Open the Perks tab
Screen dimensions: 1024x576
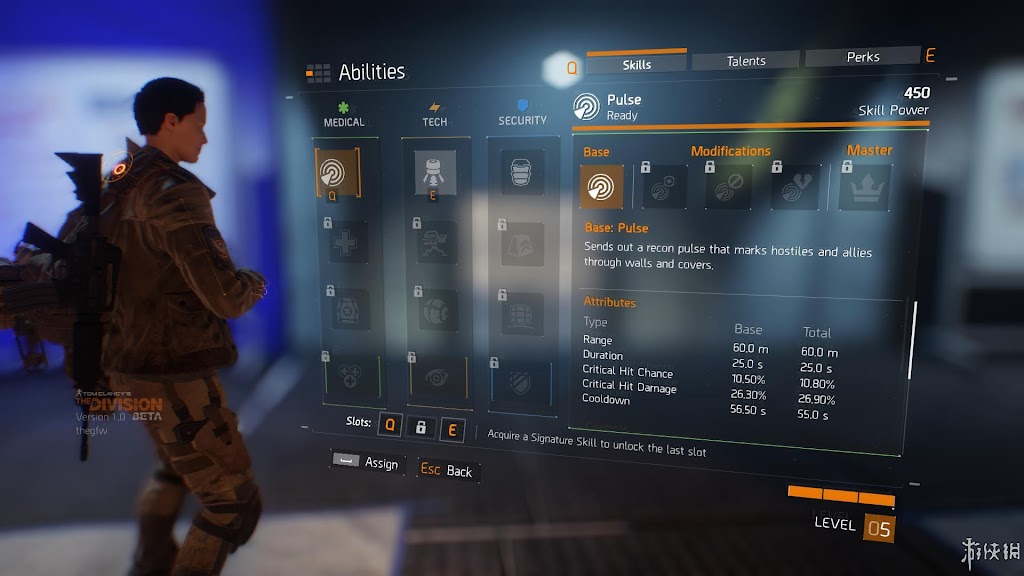862,58
